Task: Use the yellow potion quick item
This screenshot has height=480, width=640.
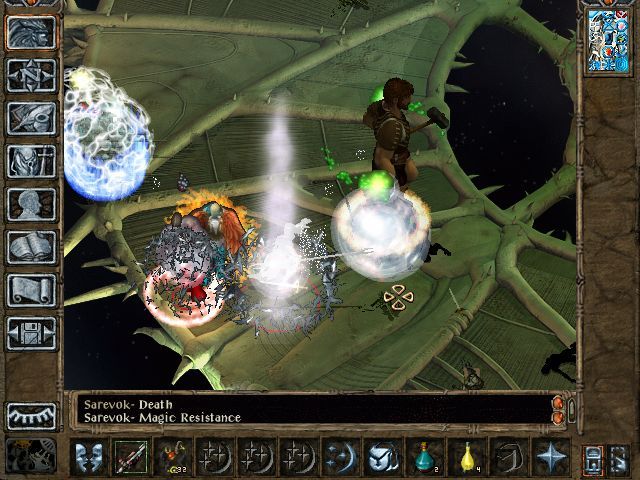Action: 466,457
